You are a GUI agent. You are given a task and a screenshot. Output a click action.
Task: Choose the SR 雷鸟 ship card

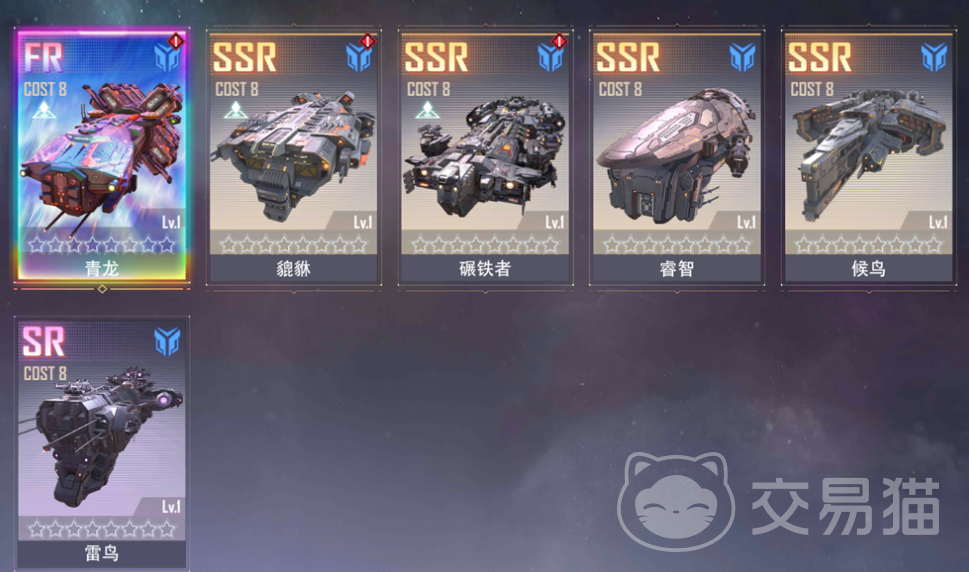(x=101, y=442)
